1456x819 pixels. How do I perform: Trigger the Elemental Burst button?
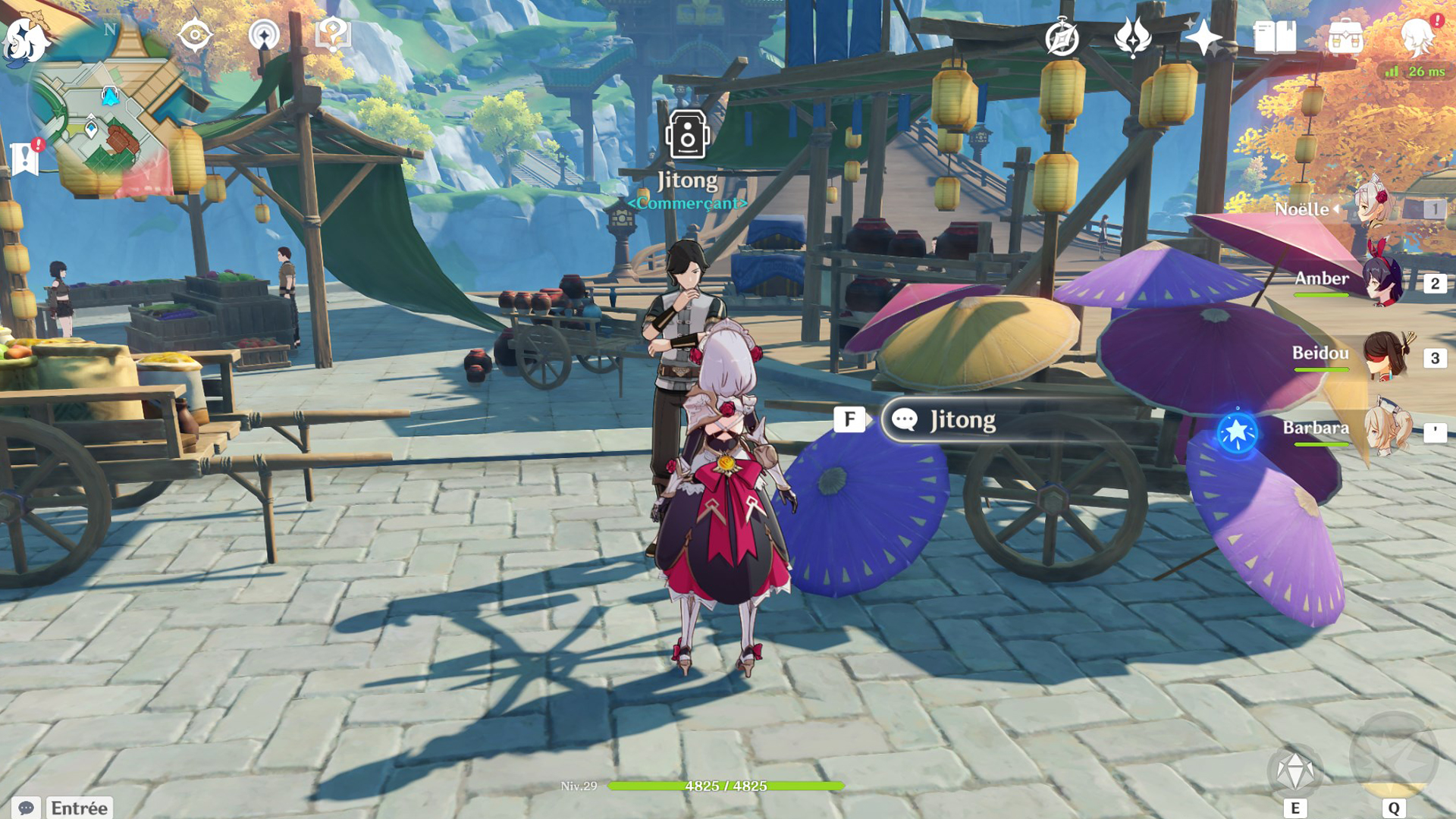[x=1394, y=758]
